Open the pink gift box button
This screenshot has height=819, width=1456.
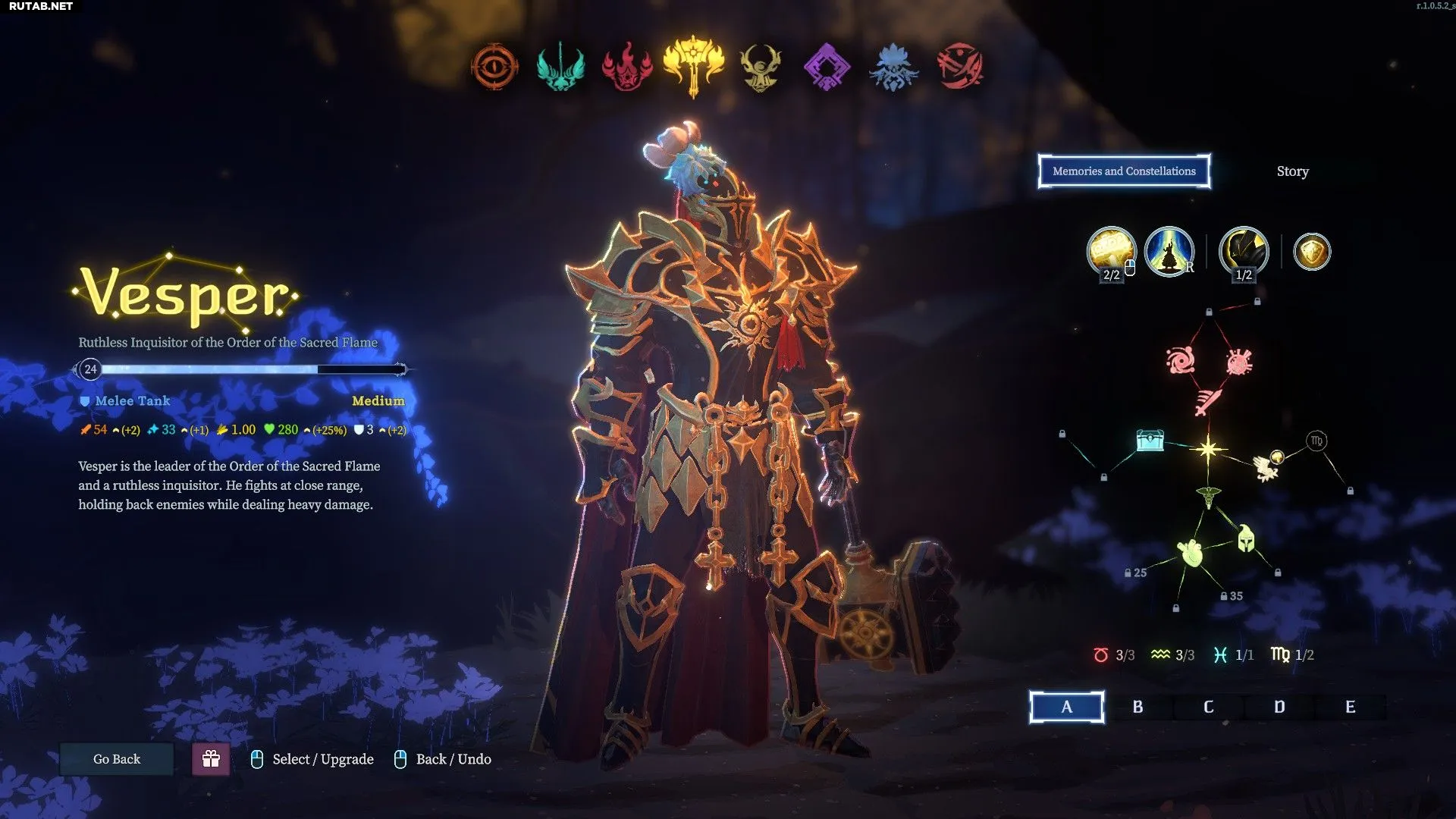pos(211,759)
